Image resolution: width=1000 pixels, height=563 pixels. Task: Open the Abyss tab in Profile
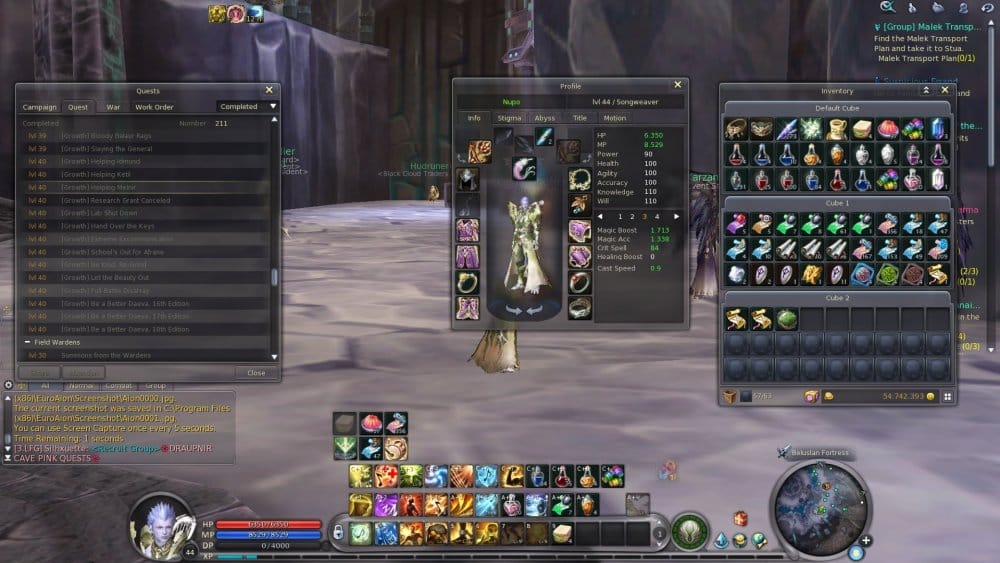[544, 118]
